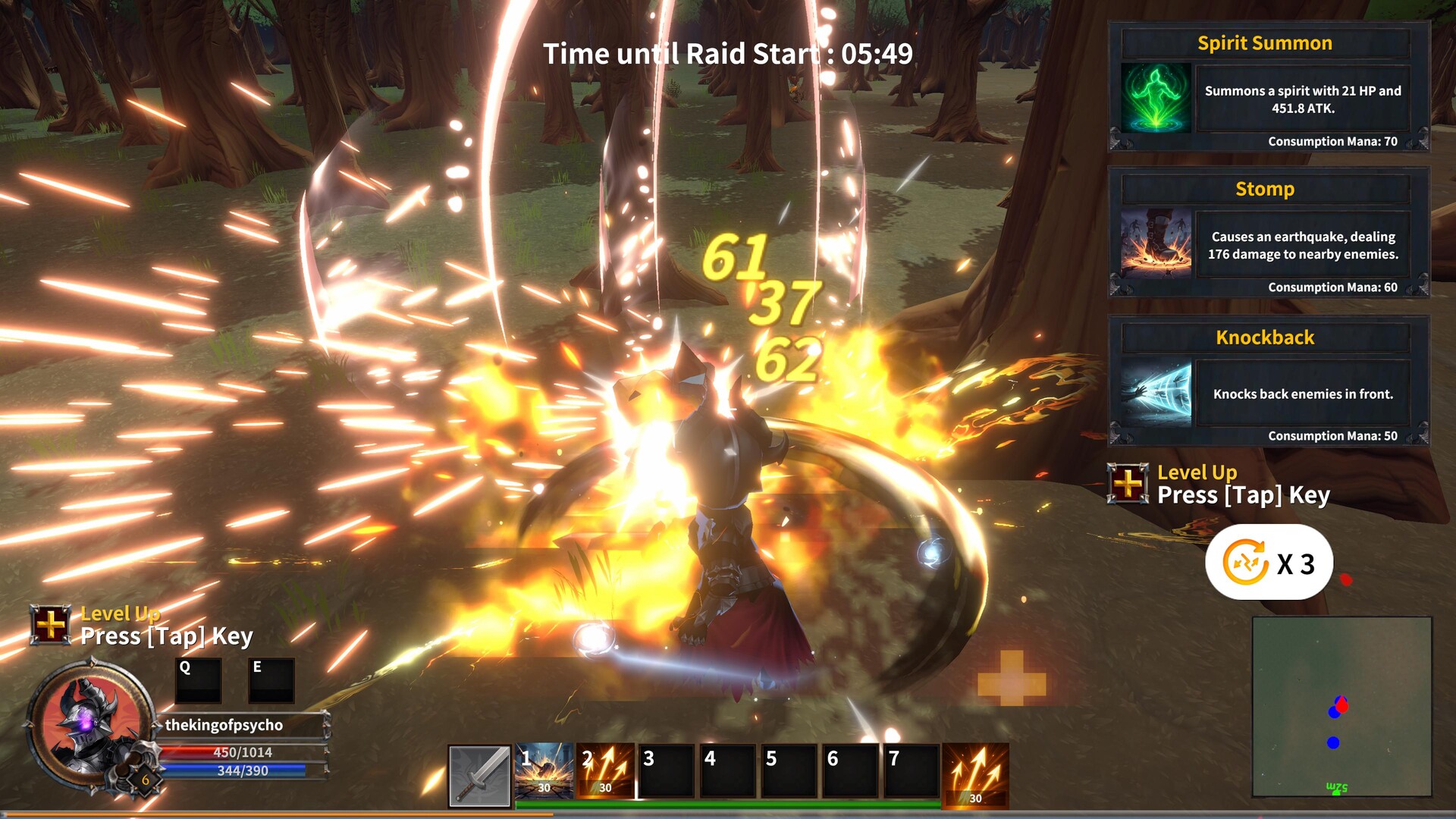Click the stomping boot skill icon
Screen dimensions: 1456x819
[1156, 244]
